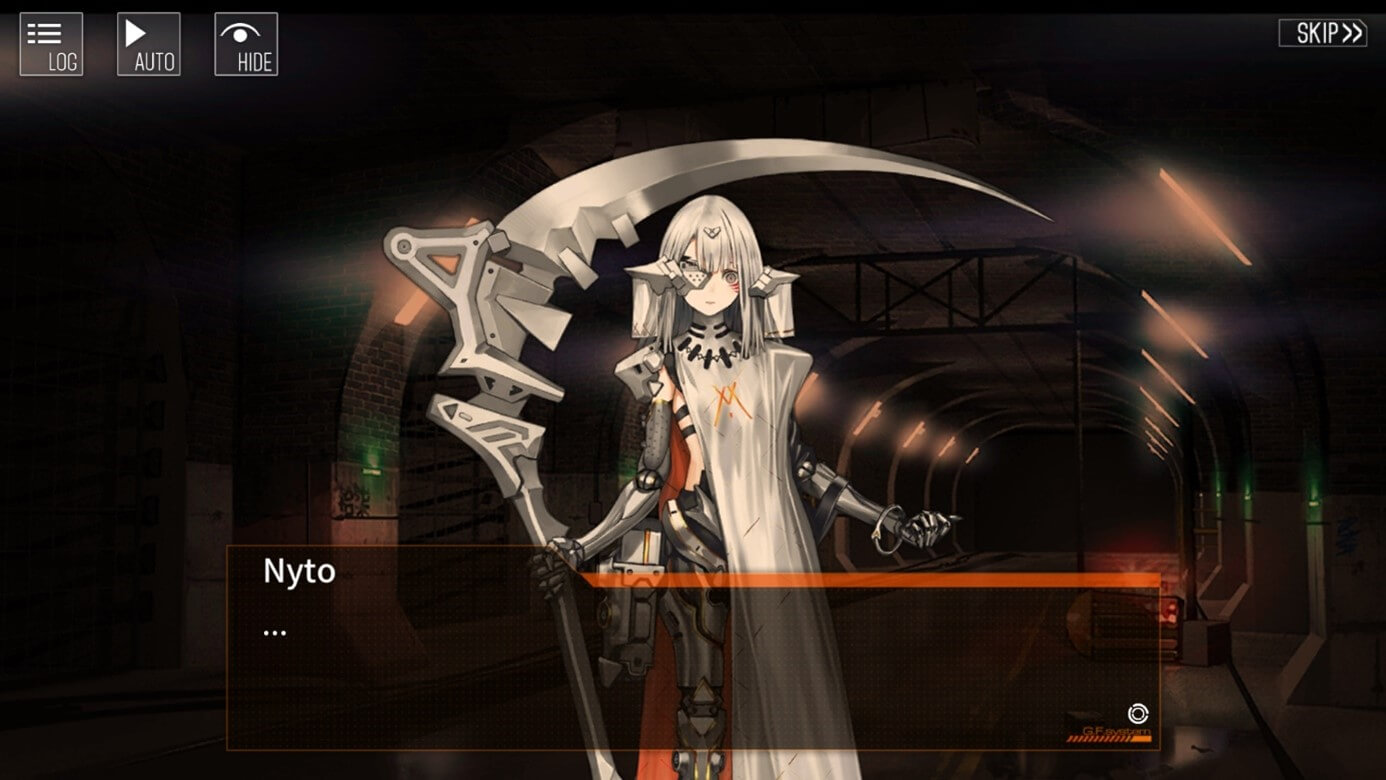Screen dimensions: 1386x780
Task: Skip the cutscene
Action: 1322,33
